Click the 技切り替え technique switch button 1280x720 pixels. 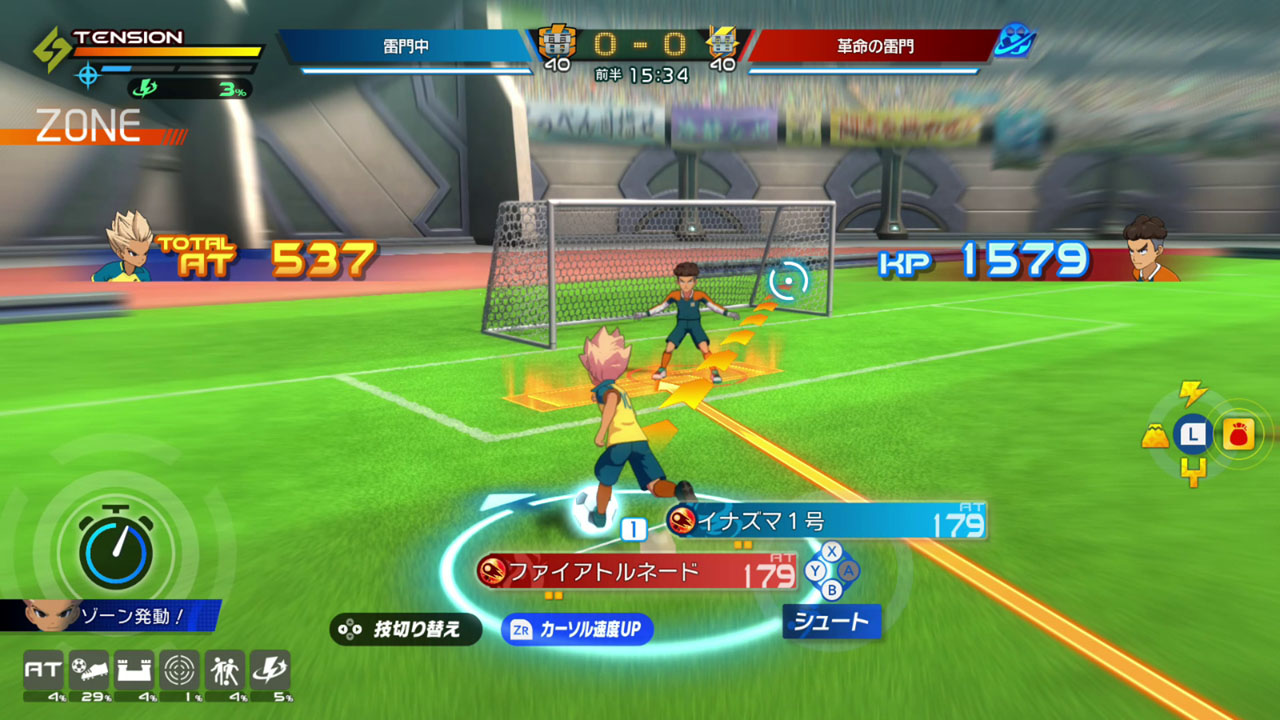click(405, 629)
